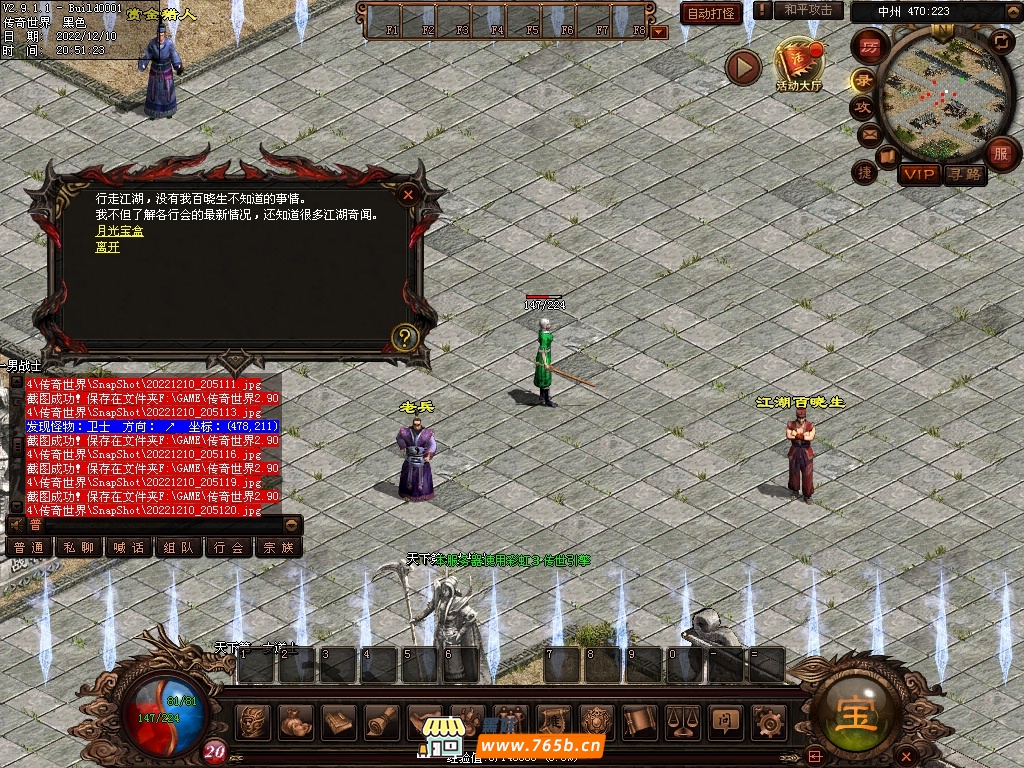1024x768 pixels.
Task: Switch chat to the 私聊 channel
Action: coord(78,547)
